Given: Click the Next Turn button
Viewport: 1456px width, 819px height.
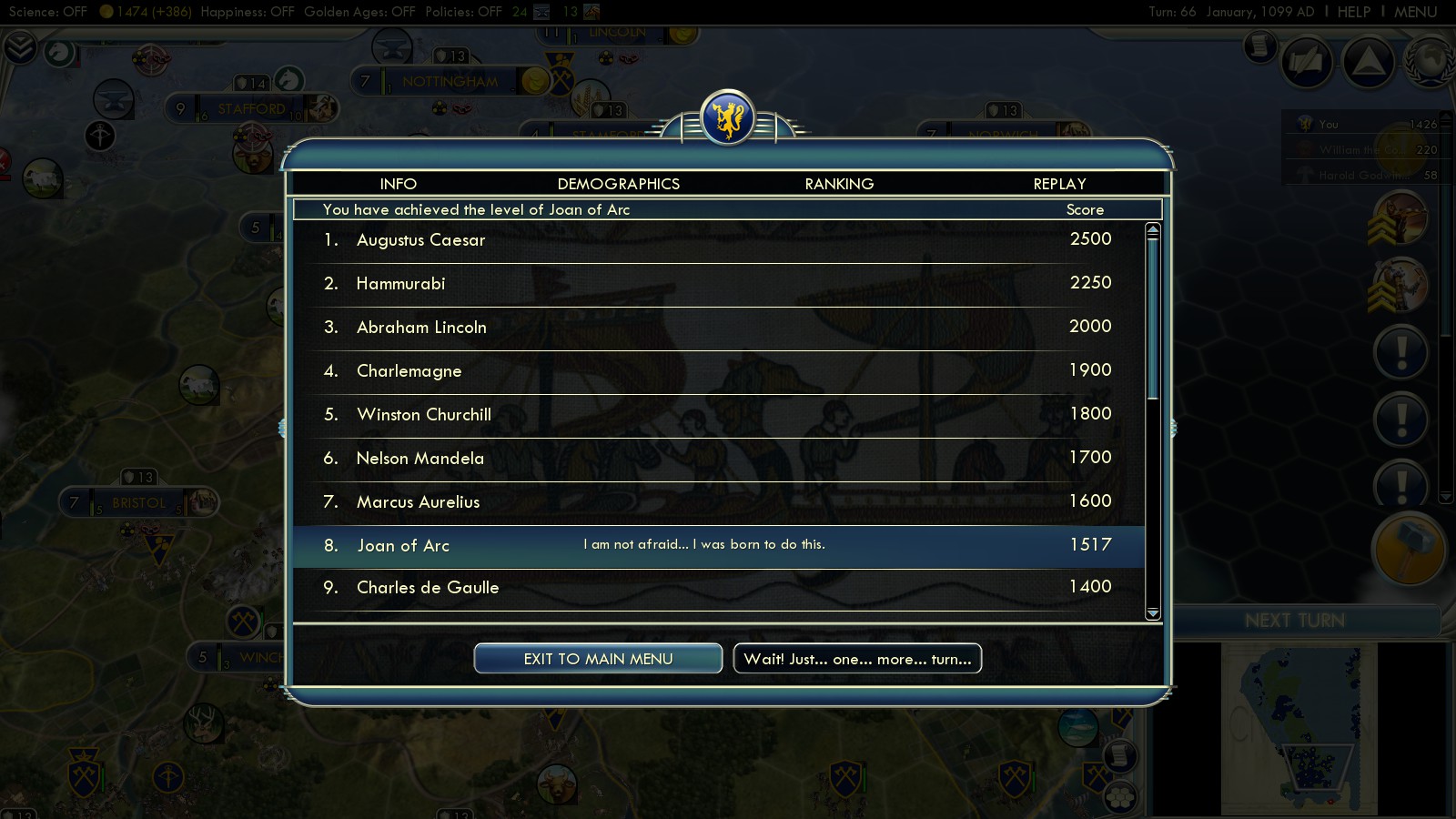Looking at the screenshot, I should click(1294, 621).
